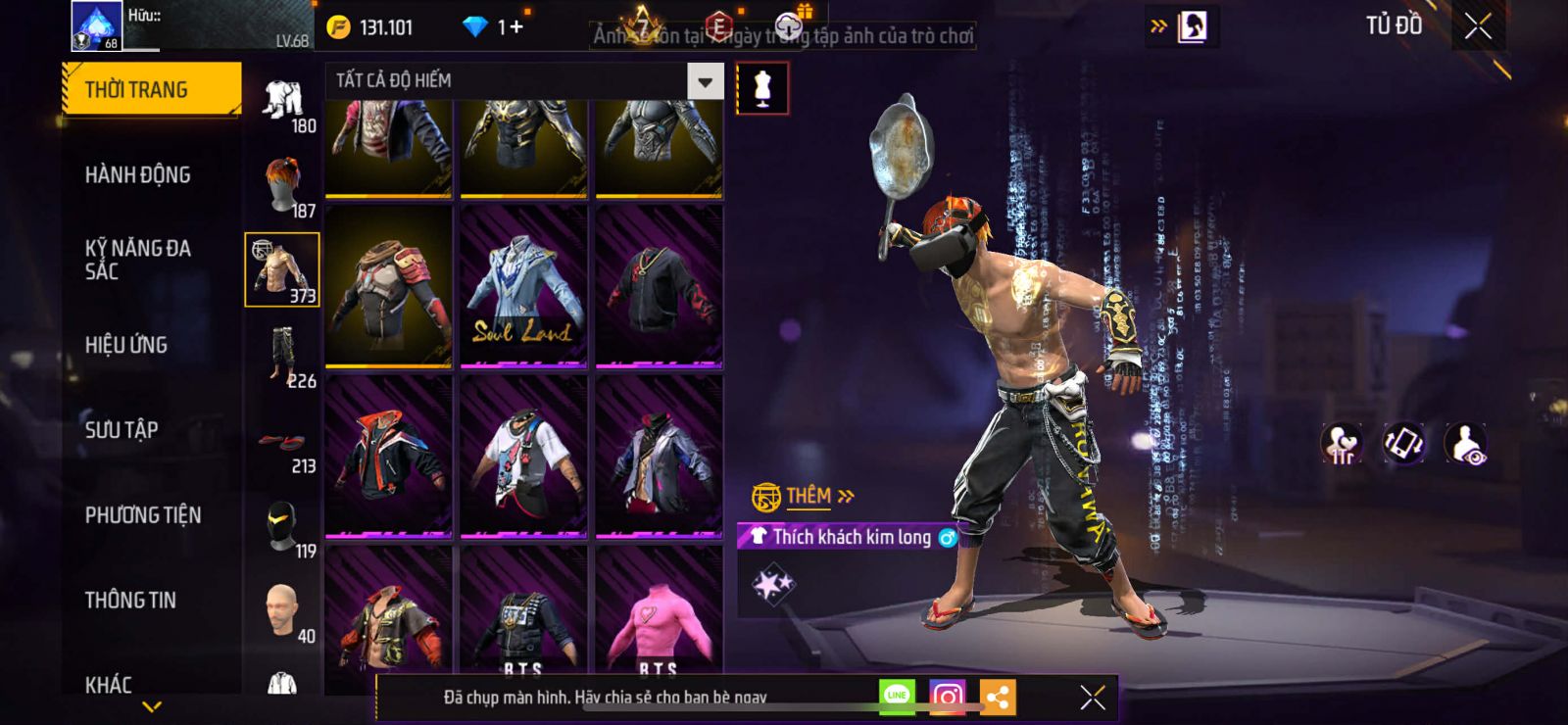Open the hair category with 187 items
The height and width of the screenshot is (725, 1568).
click(282, 185)
